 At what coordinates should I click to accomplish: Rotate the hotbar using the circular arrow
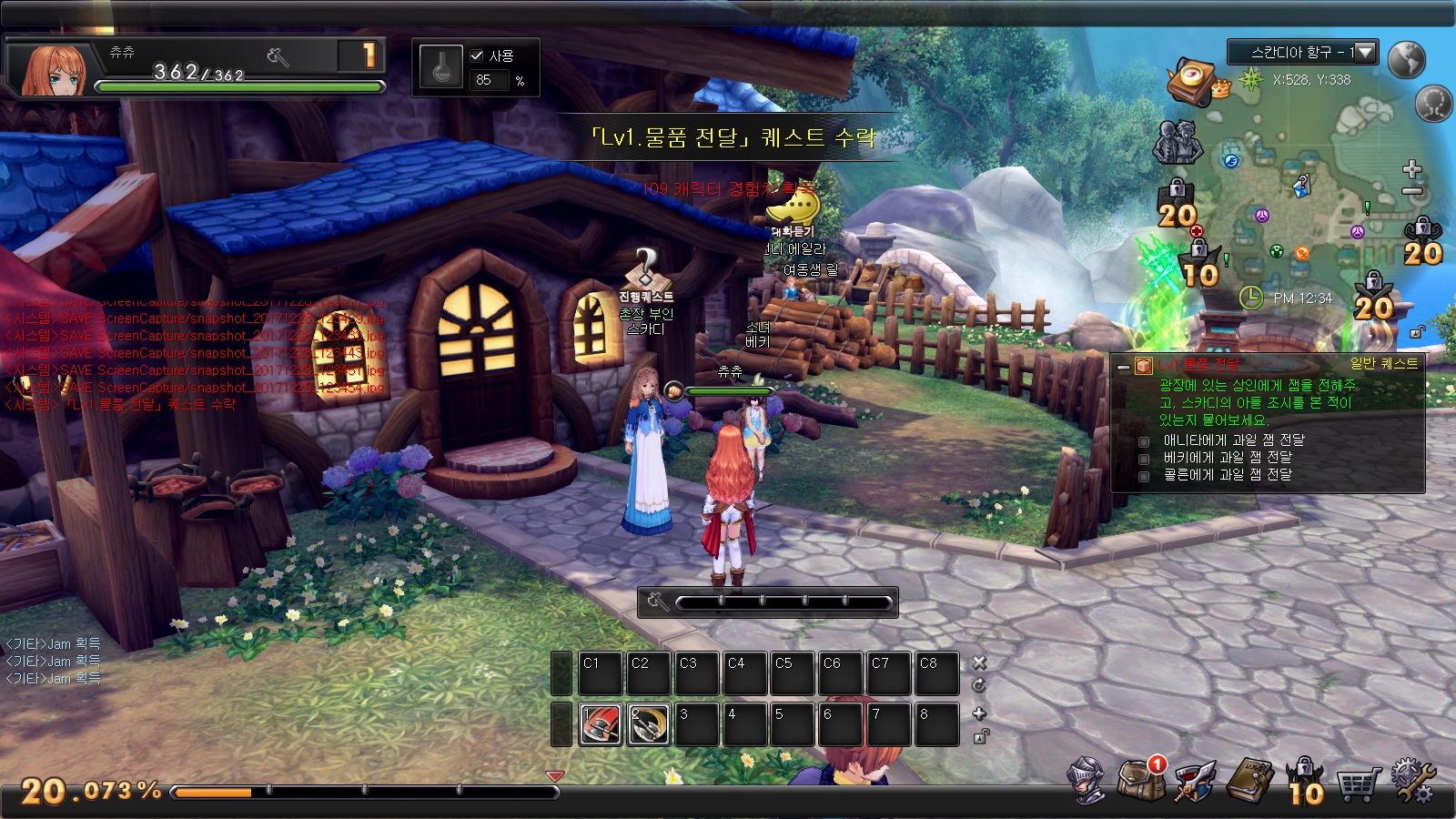pyautogui.click(x=979, y=685)
